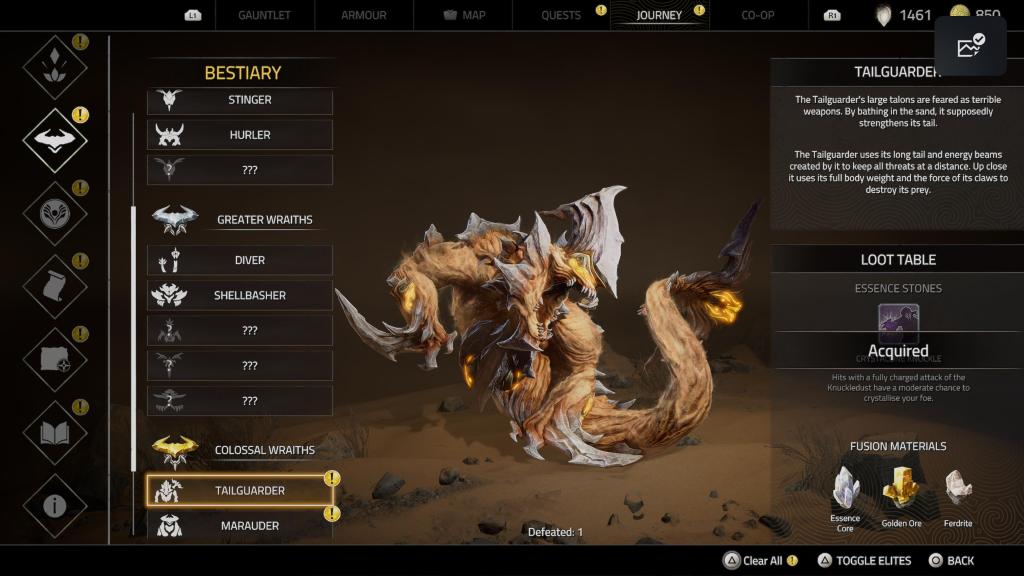Open the Co-op tab

pyautogui.click(x=757, y=15)
